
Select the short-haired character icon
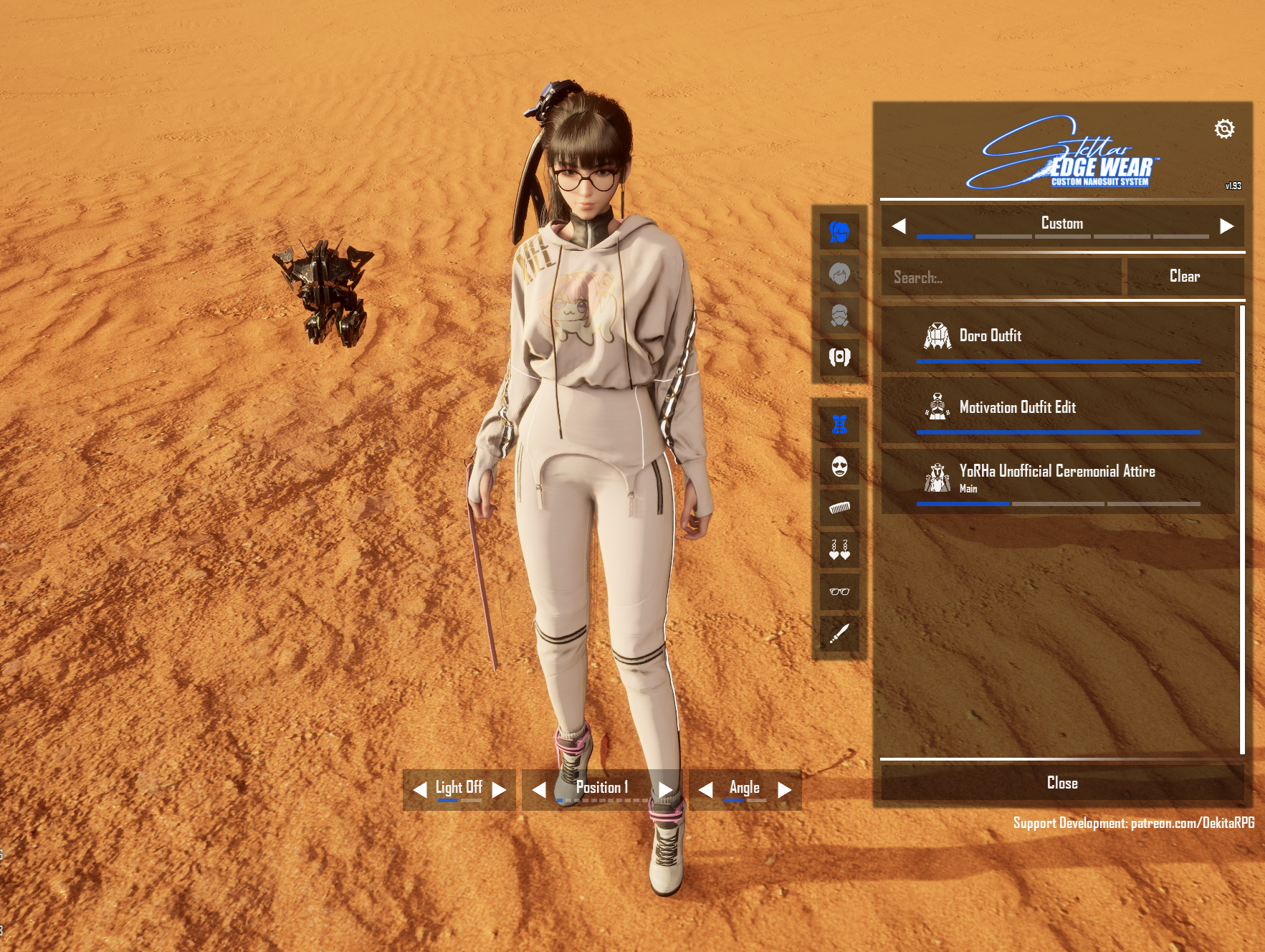(839, 274)
